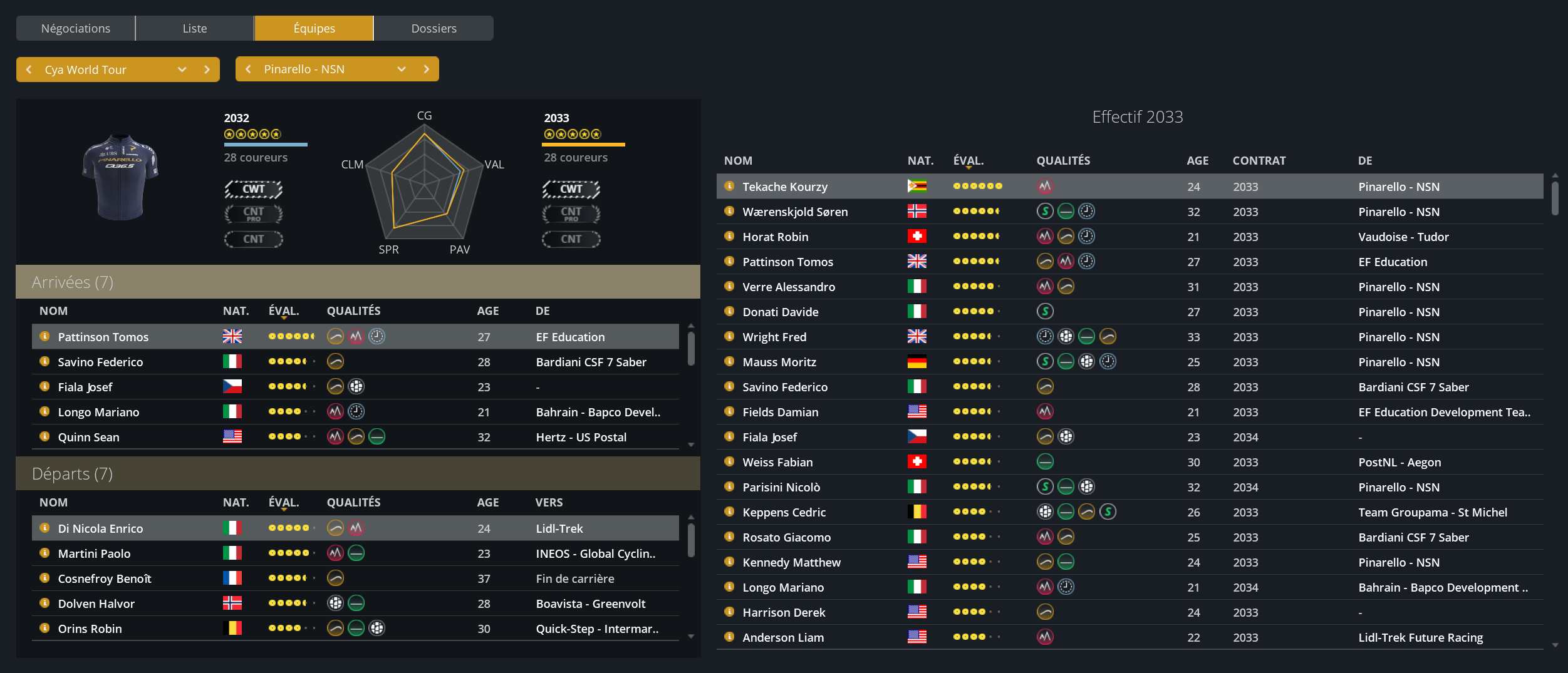
Task: Go to the next team after Pinarello - NSN
Action: (x=427, y=69)
